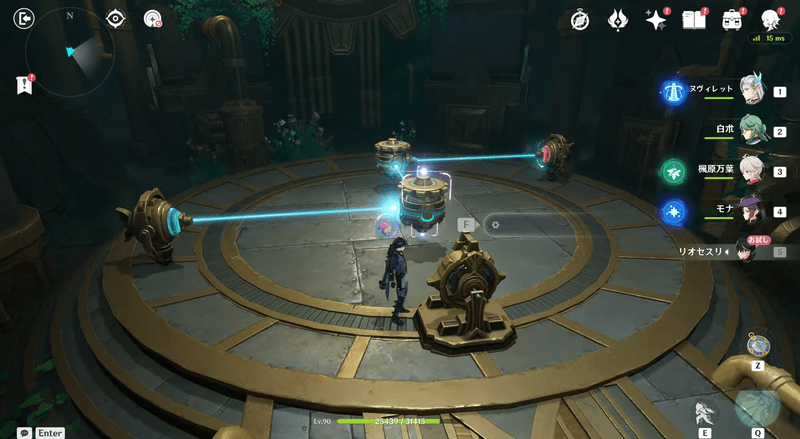Switch to party member 白朮
The width and height of the screenshot is (800, 439).
(751, 130)
